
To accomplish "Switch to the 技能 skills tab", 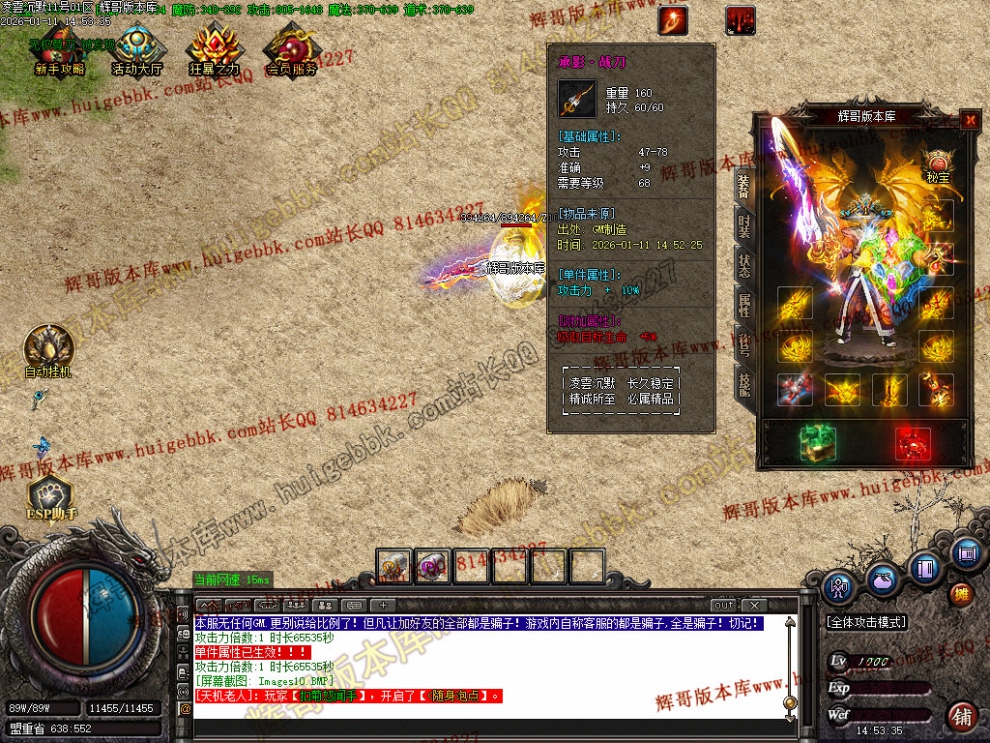I will pyautogui.click(x=744, y=384).
